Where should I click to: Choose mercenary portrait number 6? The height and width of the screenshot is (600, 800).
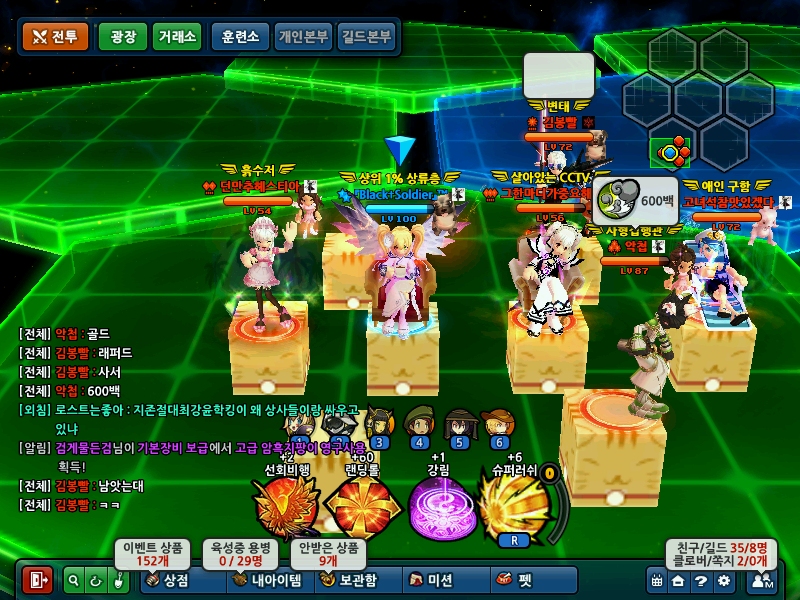coord(499,423)
